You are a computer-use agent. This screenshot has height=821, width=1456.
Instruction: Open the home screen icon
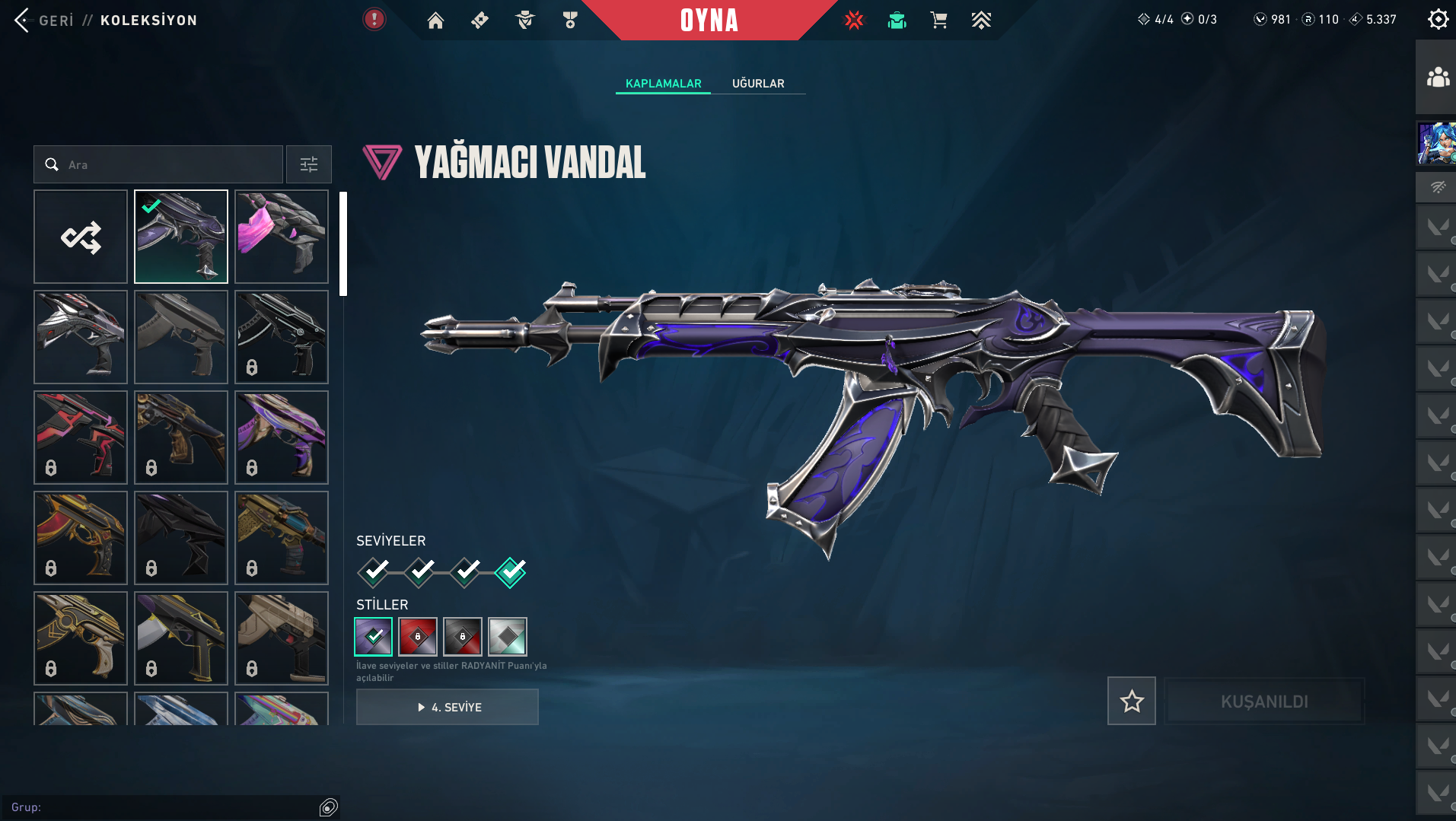coord(435,21)
